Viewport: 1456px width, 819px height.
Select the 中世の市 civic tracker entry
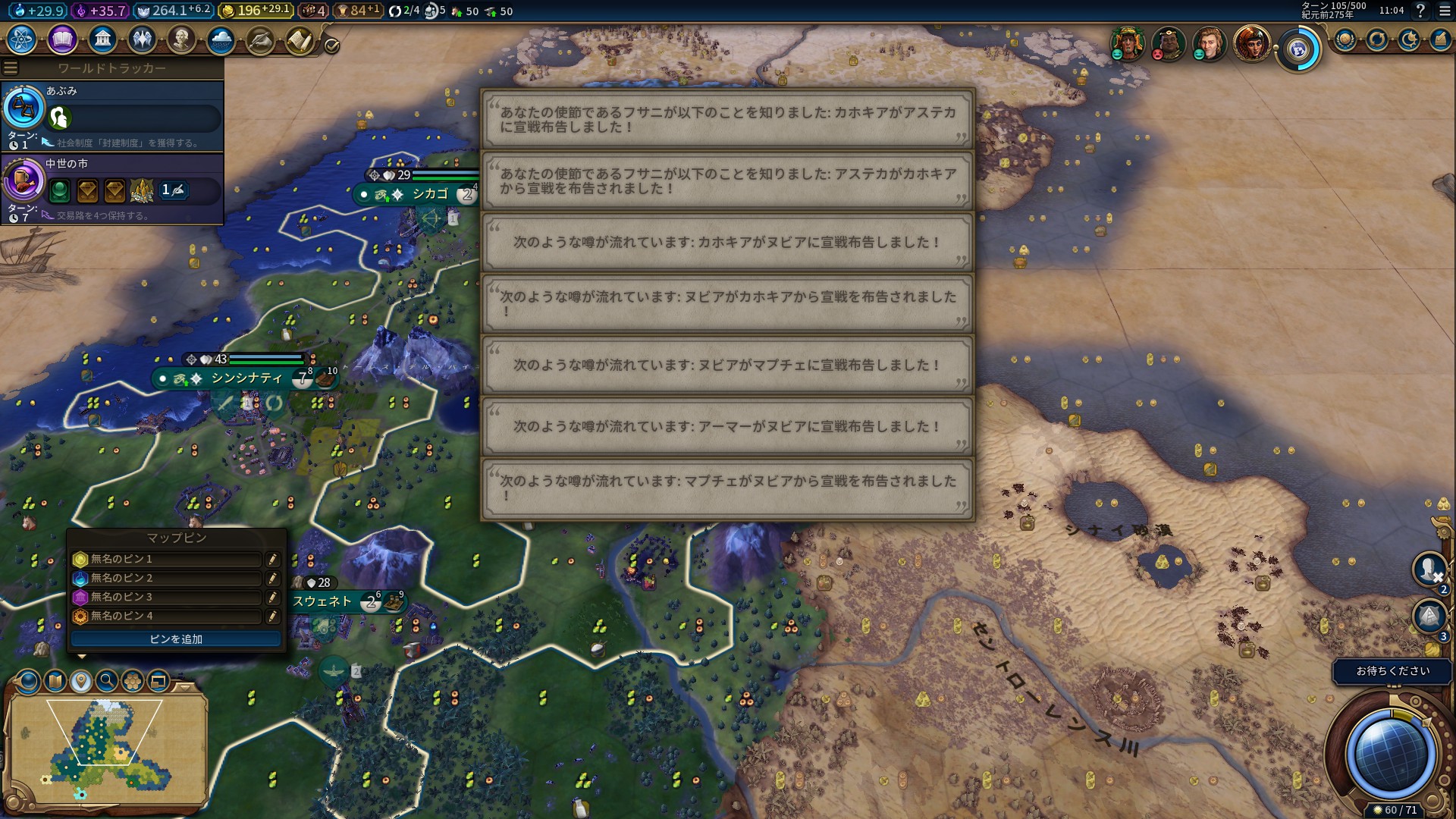(112, 187)
